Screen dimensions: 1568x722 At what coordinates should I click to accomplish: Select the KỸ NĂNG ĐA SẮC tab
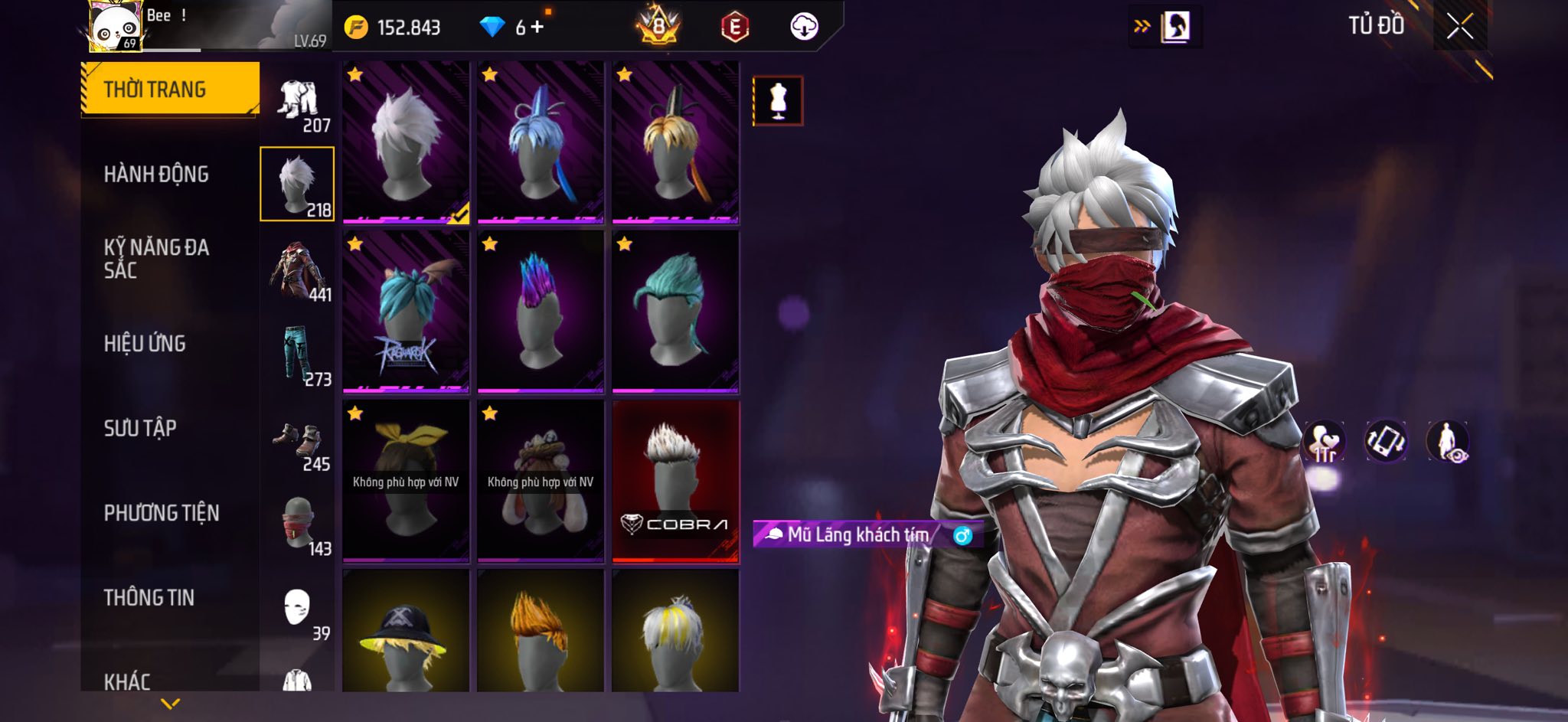156,259
